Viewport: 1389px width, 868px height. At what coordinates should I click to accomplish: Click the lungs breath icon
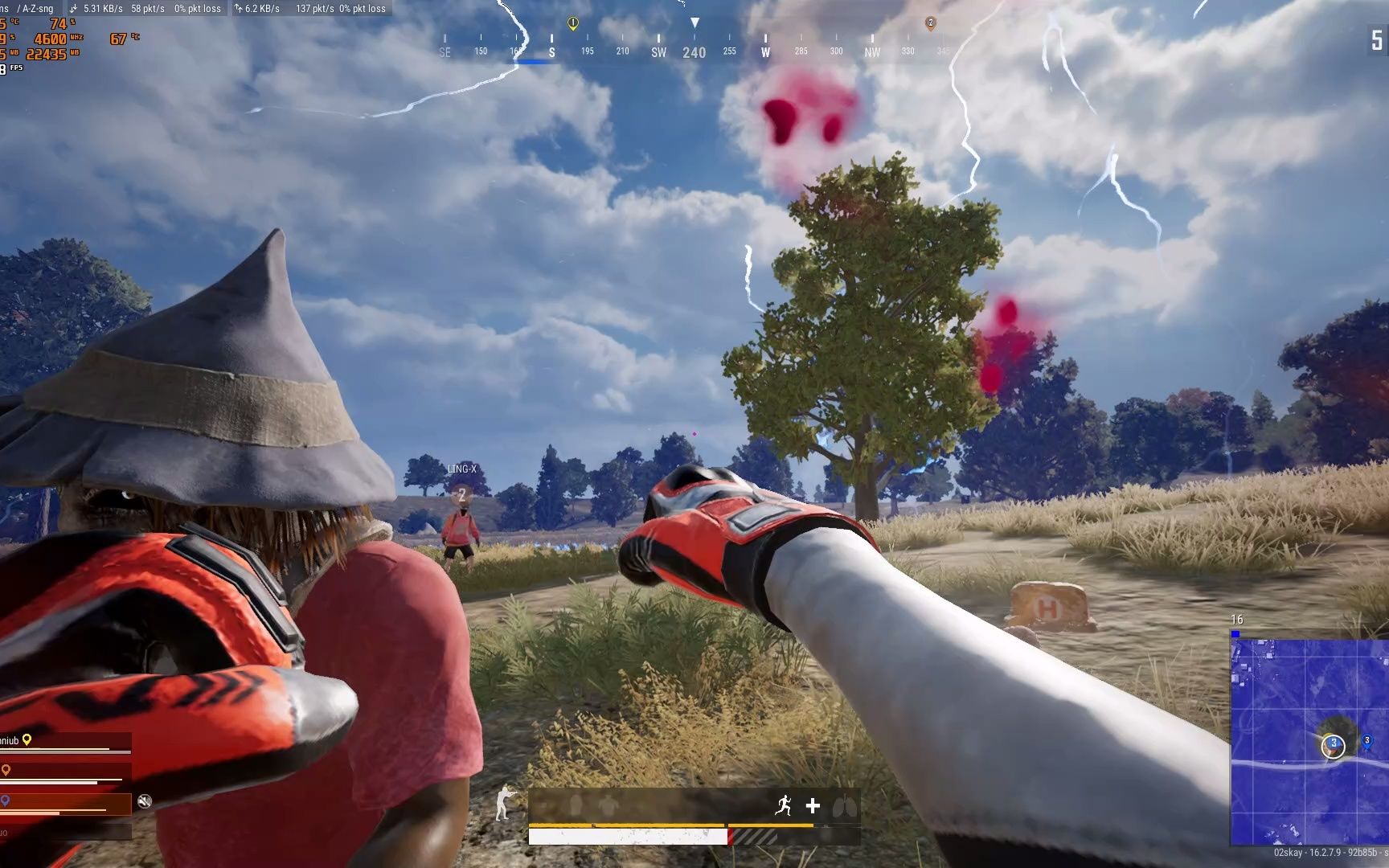(842, 805)
